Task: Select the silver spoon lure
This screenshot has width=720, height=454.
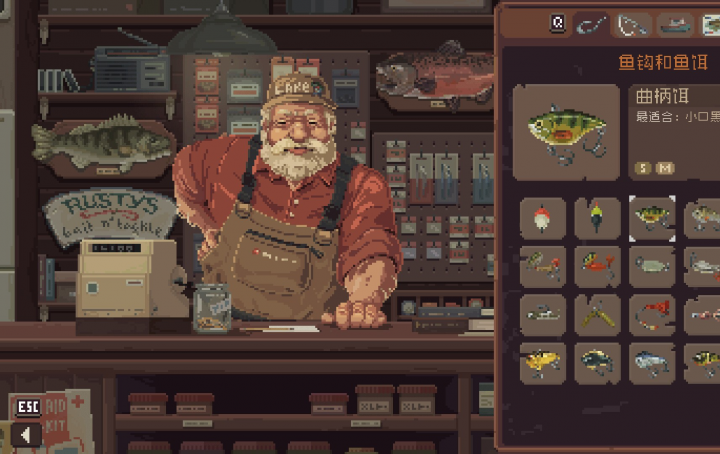Action: click(652, 266)
